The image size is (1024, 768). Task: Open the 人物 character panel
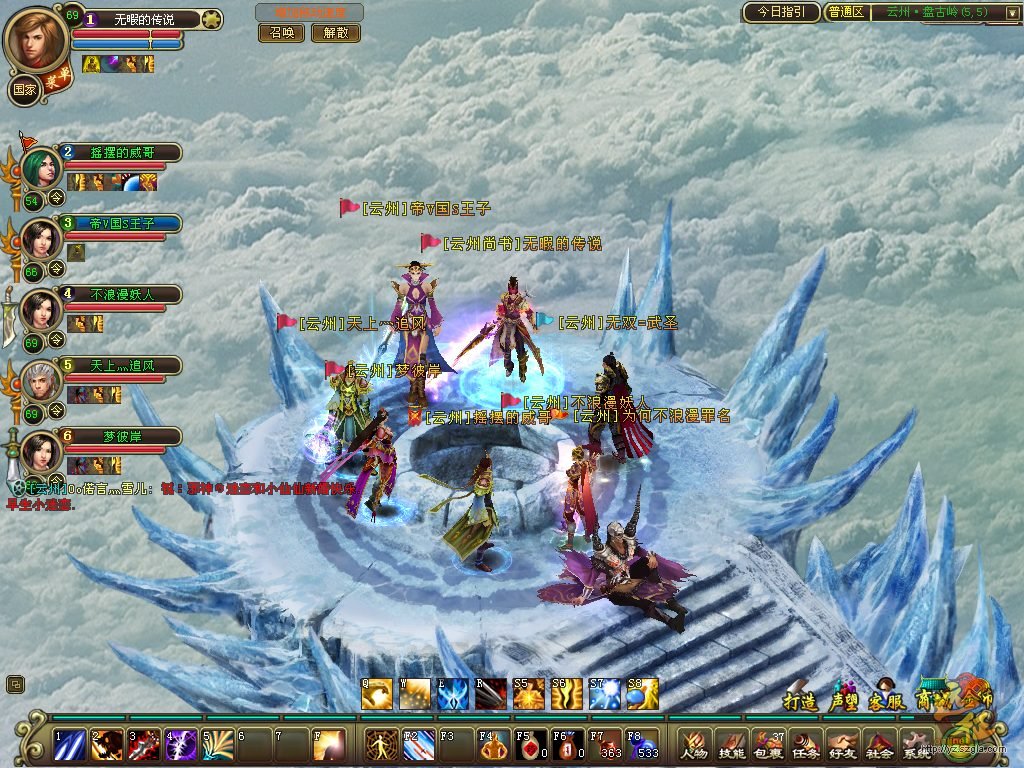(x=693, y=744)
